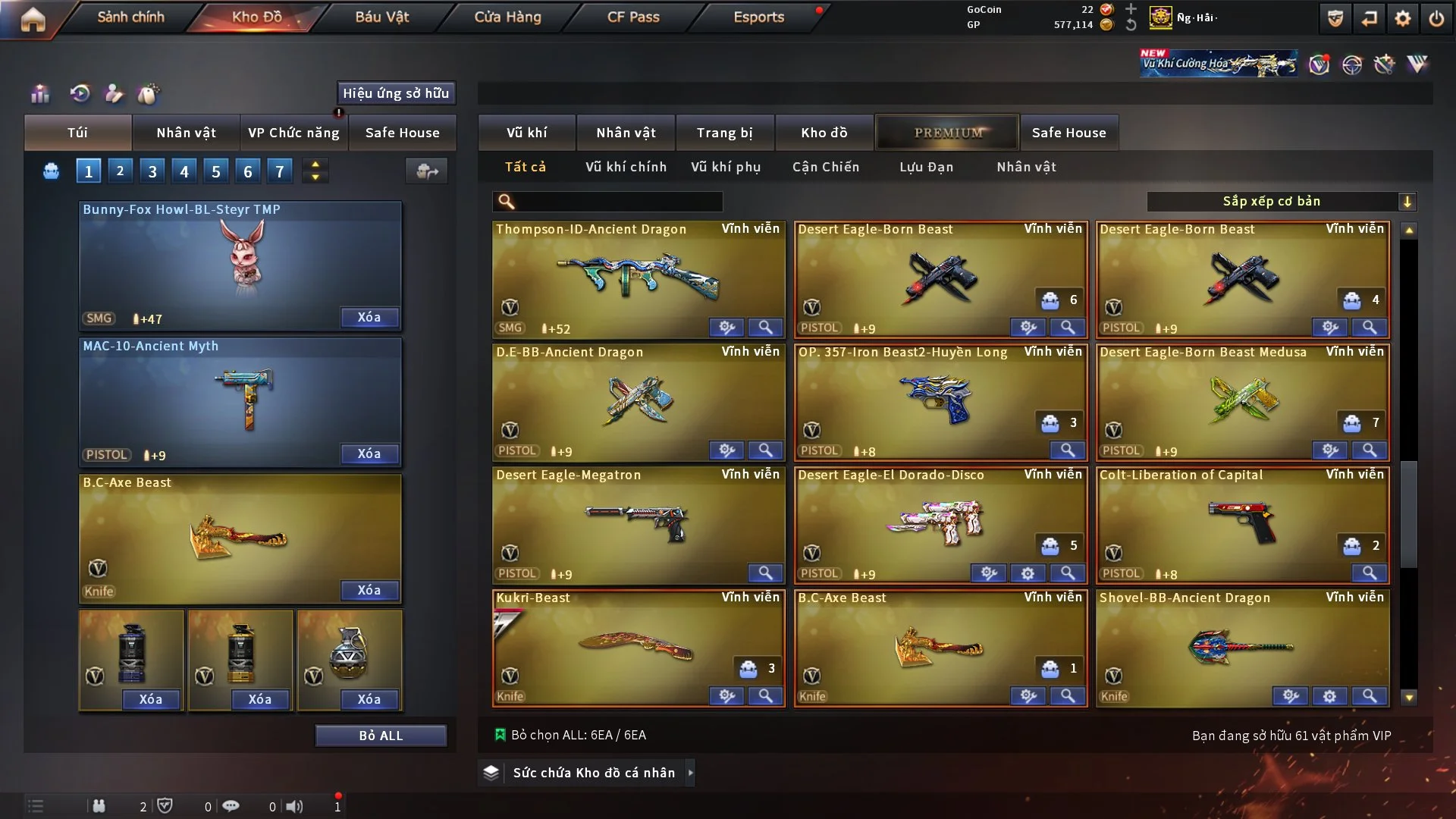Click the home icon button
Screen dimensions: 1456x819
pos(33,18)
